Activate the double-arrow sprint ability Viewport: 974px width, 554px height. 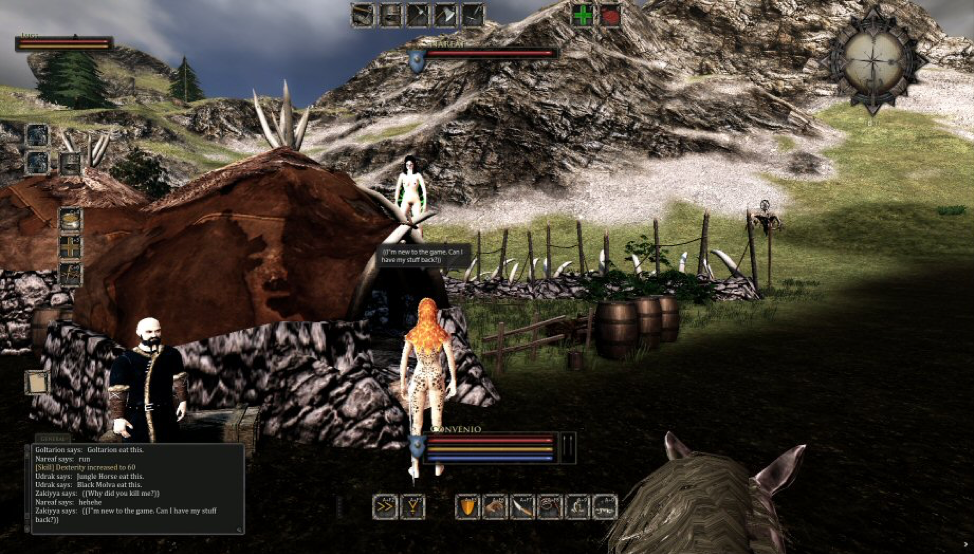385,507
